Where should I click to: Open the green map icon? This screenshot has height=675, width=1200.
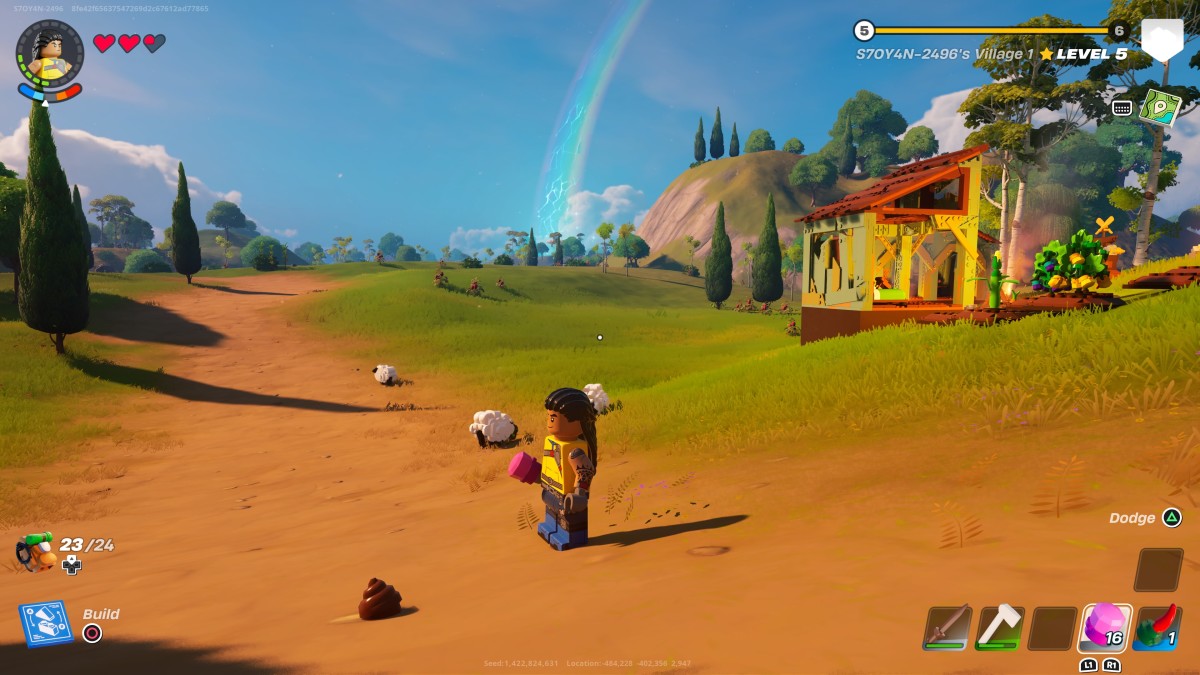tap(1160, 107)
